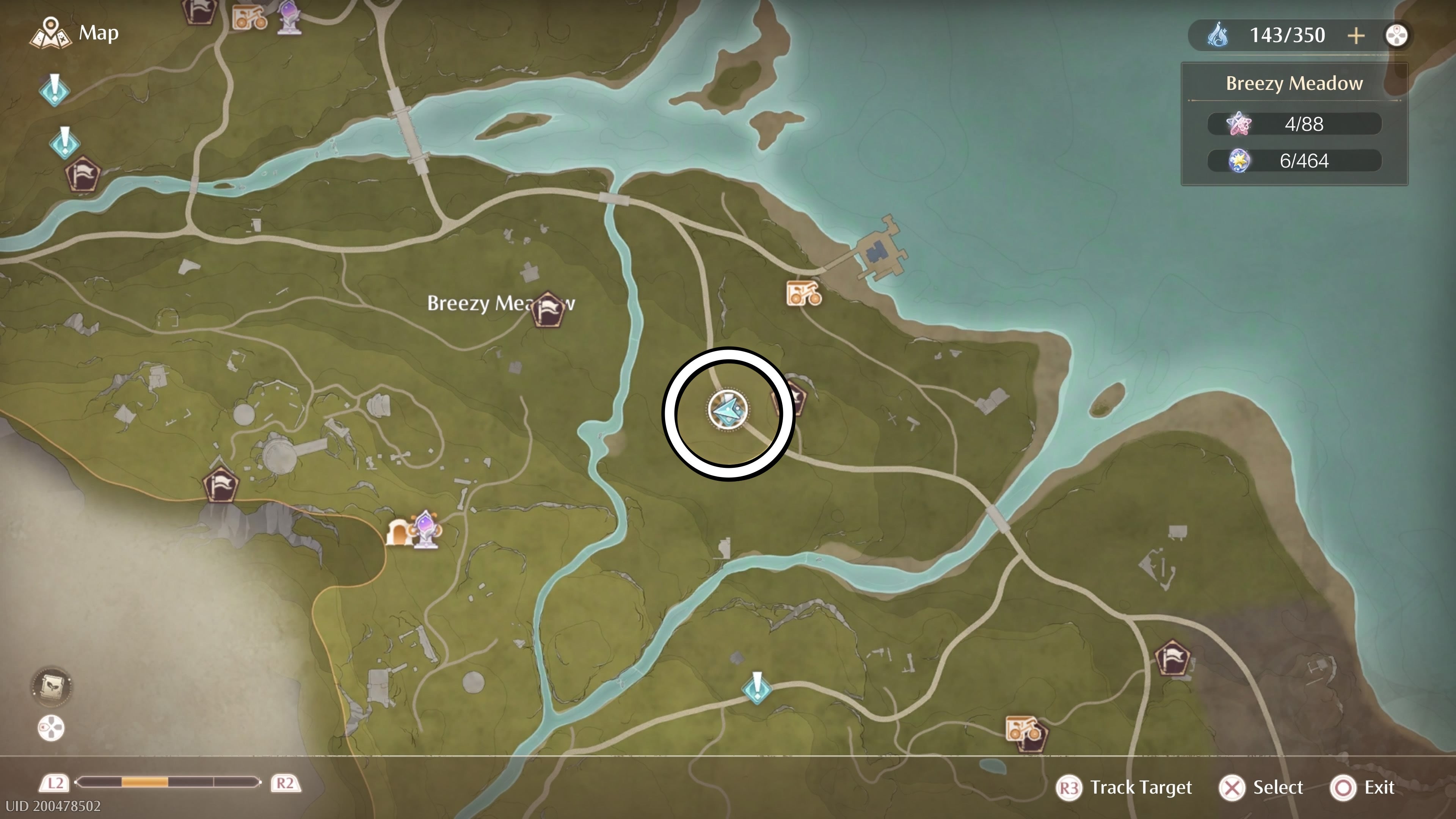Screen dimensions: 1456x819
Task: Select the bicycle kiosk marker near the pier
Action: [803, 293]
